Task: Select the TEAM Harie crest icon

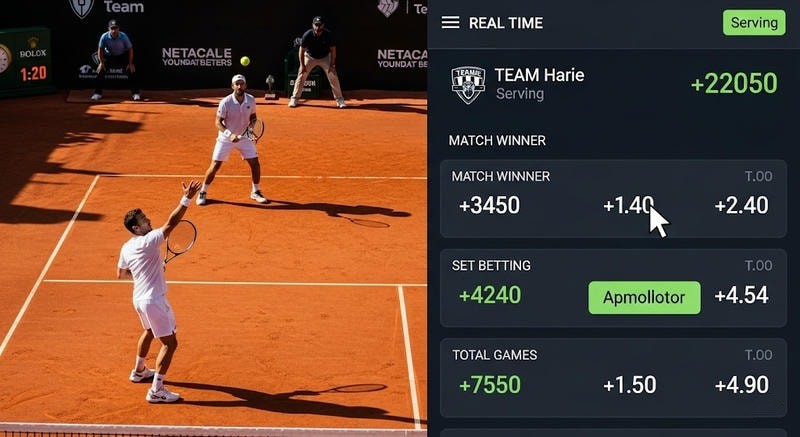Action: (468, 84)
